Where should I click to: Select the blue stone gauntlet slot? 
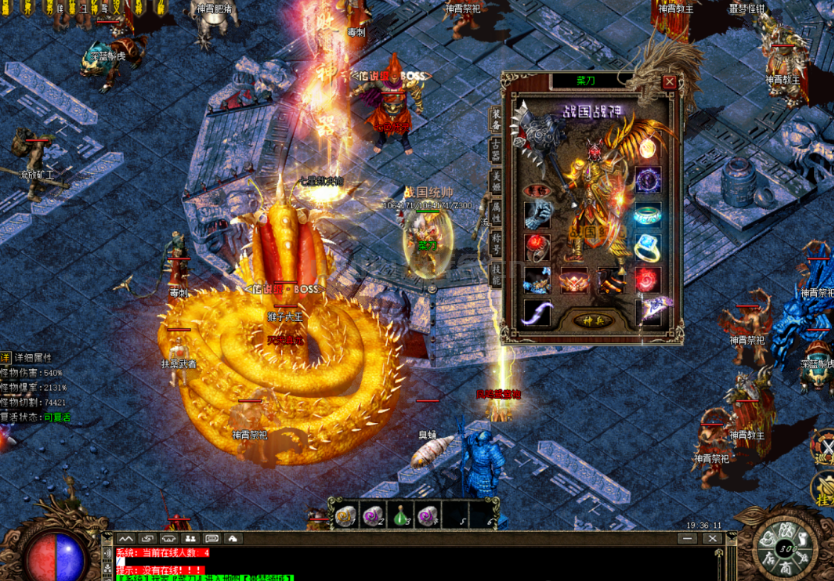[539, 214]
